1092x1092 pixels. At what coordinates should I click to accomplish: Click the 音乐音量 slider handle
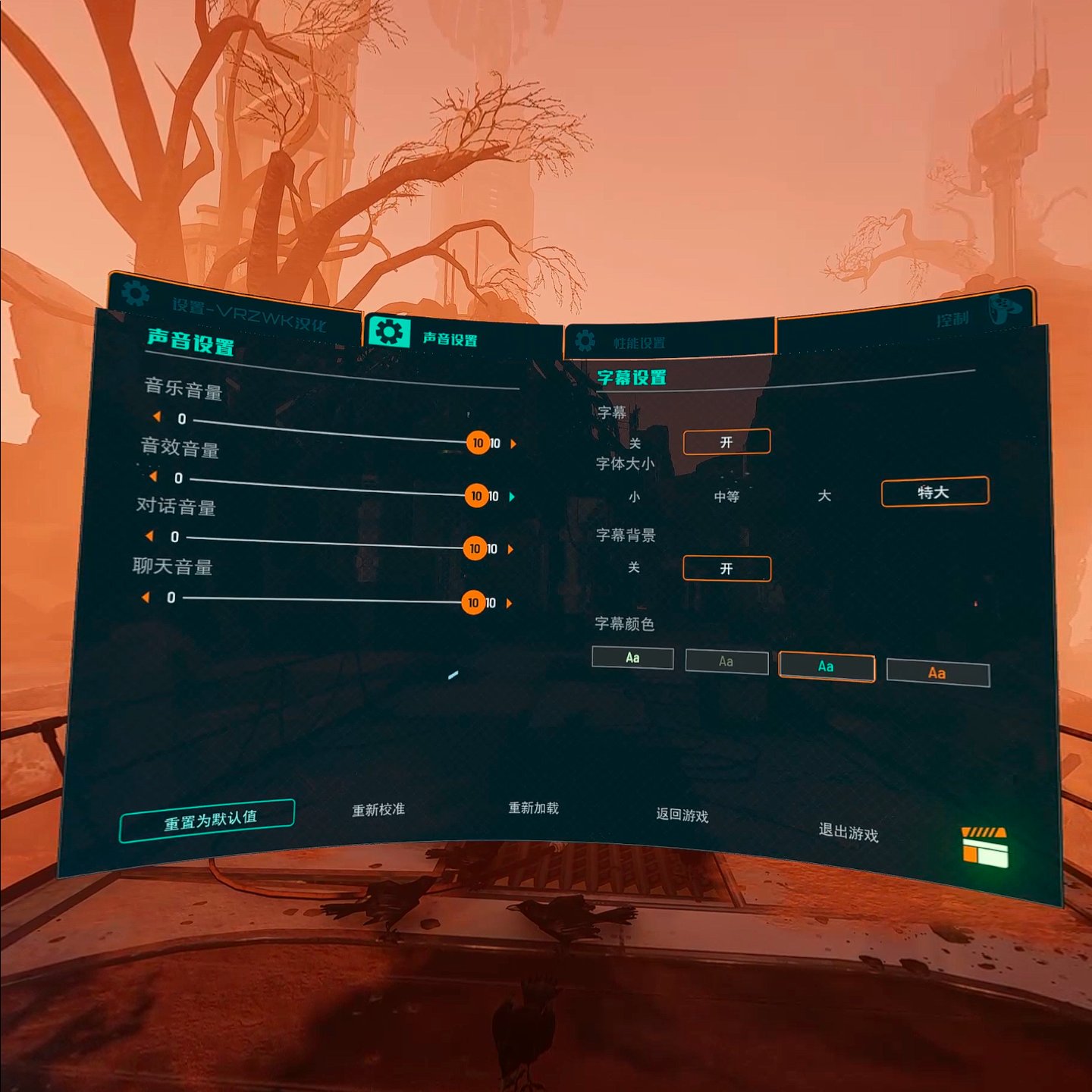point(478,443)
